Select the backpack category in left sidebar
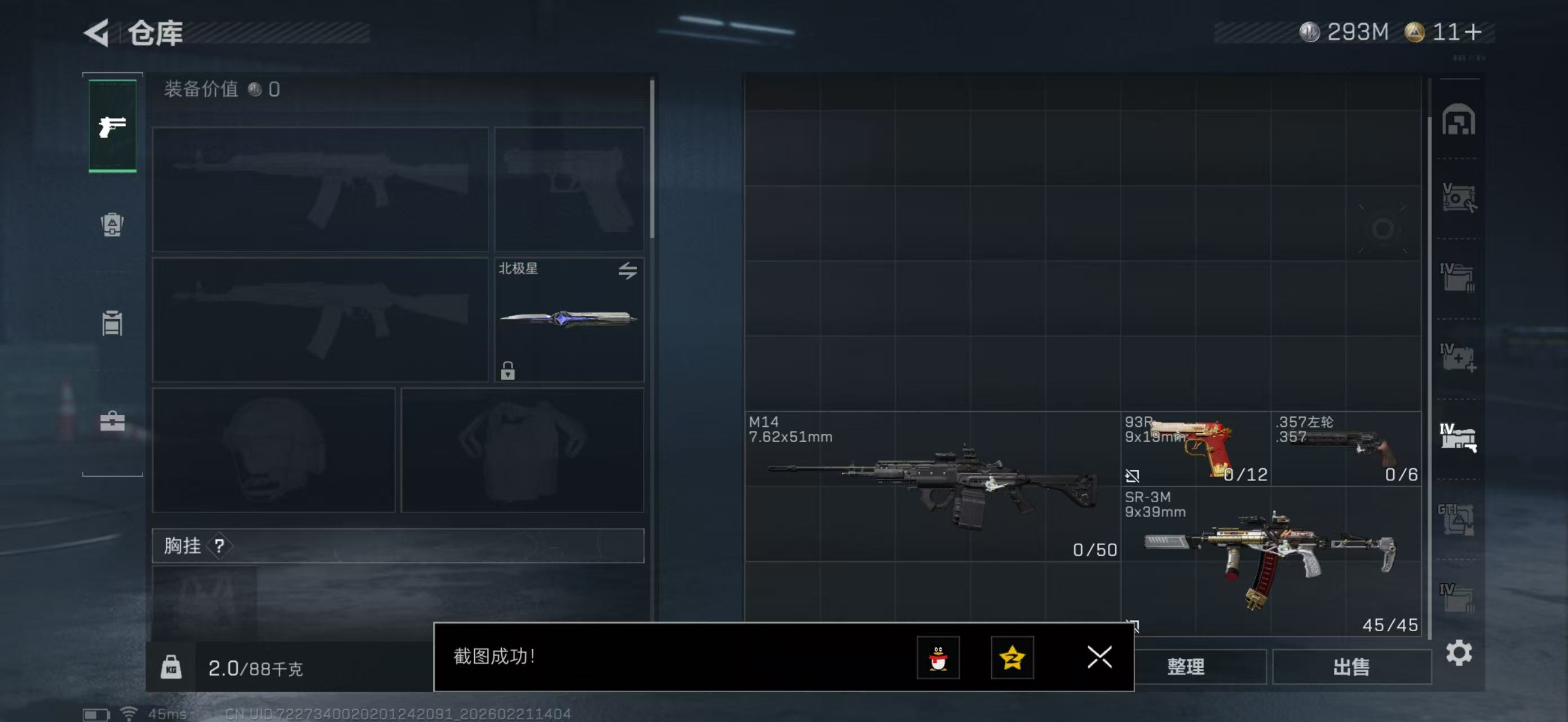This screenshot has height=722, width=1568. click(112, 225)
